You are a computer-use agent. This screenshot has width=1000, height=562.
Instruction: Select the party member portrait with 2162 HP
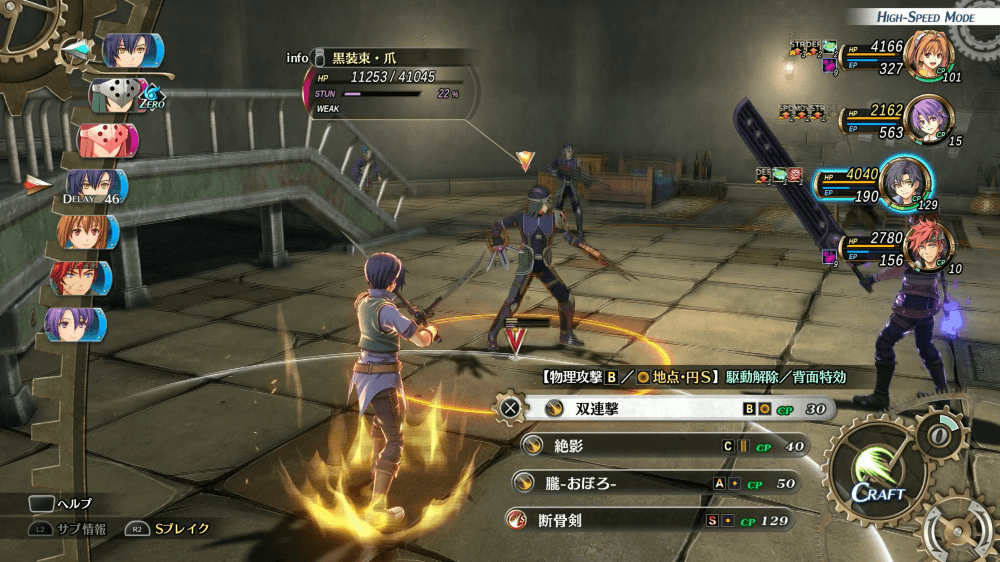pos(927,119)
